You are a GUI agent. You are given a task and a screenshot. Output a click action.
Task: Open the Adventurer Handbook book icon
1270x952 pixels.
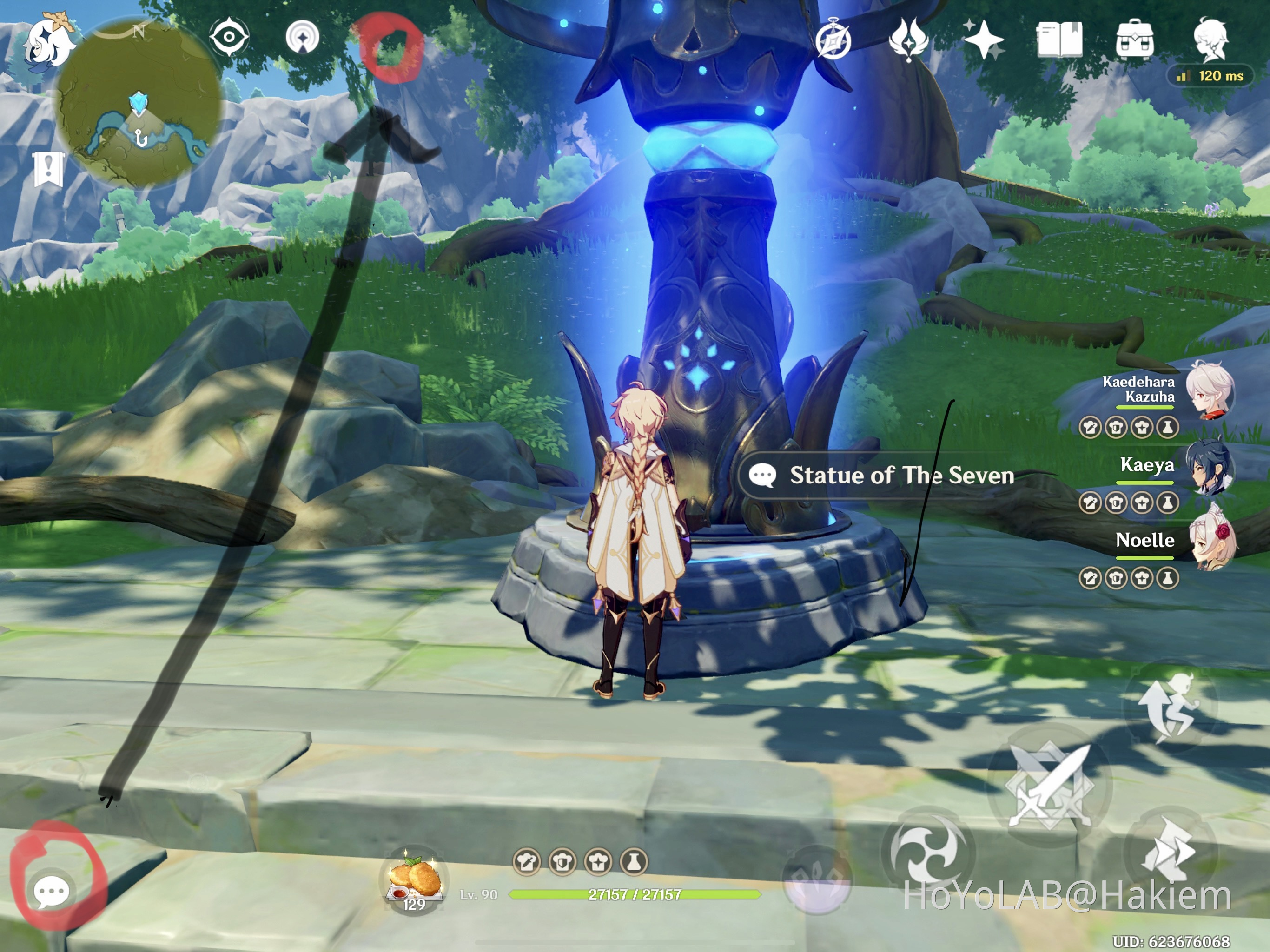(x=1059, y=40)
